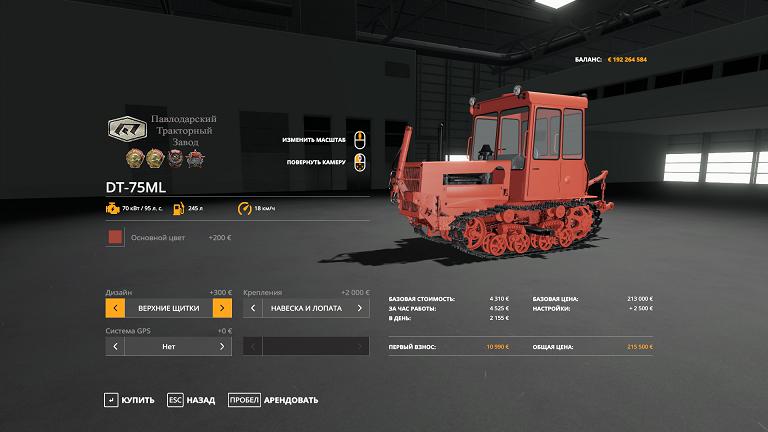Viewport: 768px width, 432px height.
Task: Switch Крепления to the previous option
Action: point(253,308)
